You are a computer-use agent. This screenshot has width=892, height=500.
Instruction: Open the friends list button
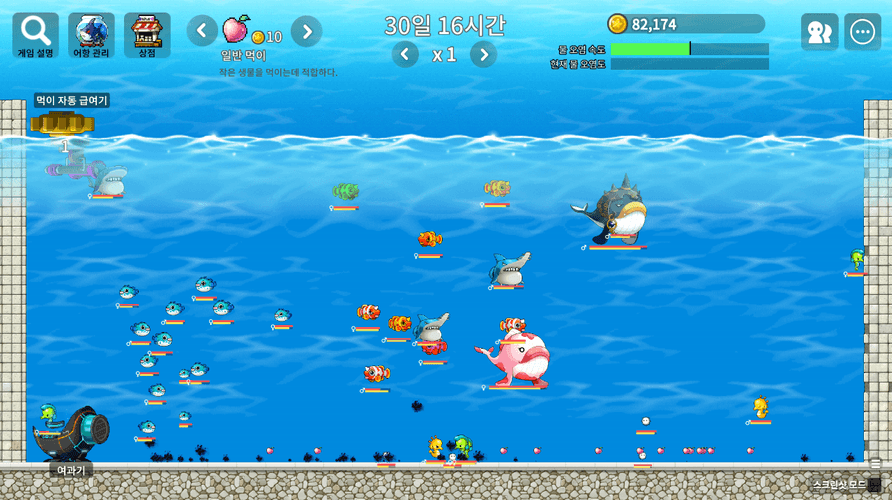(819, 32)
